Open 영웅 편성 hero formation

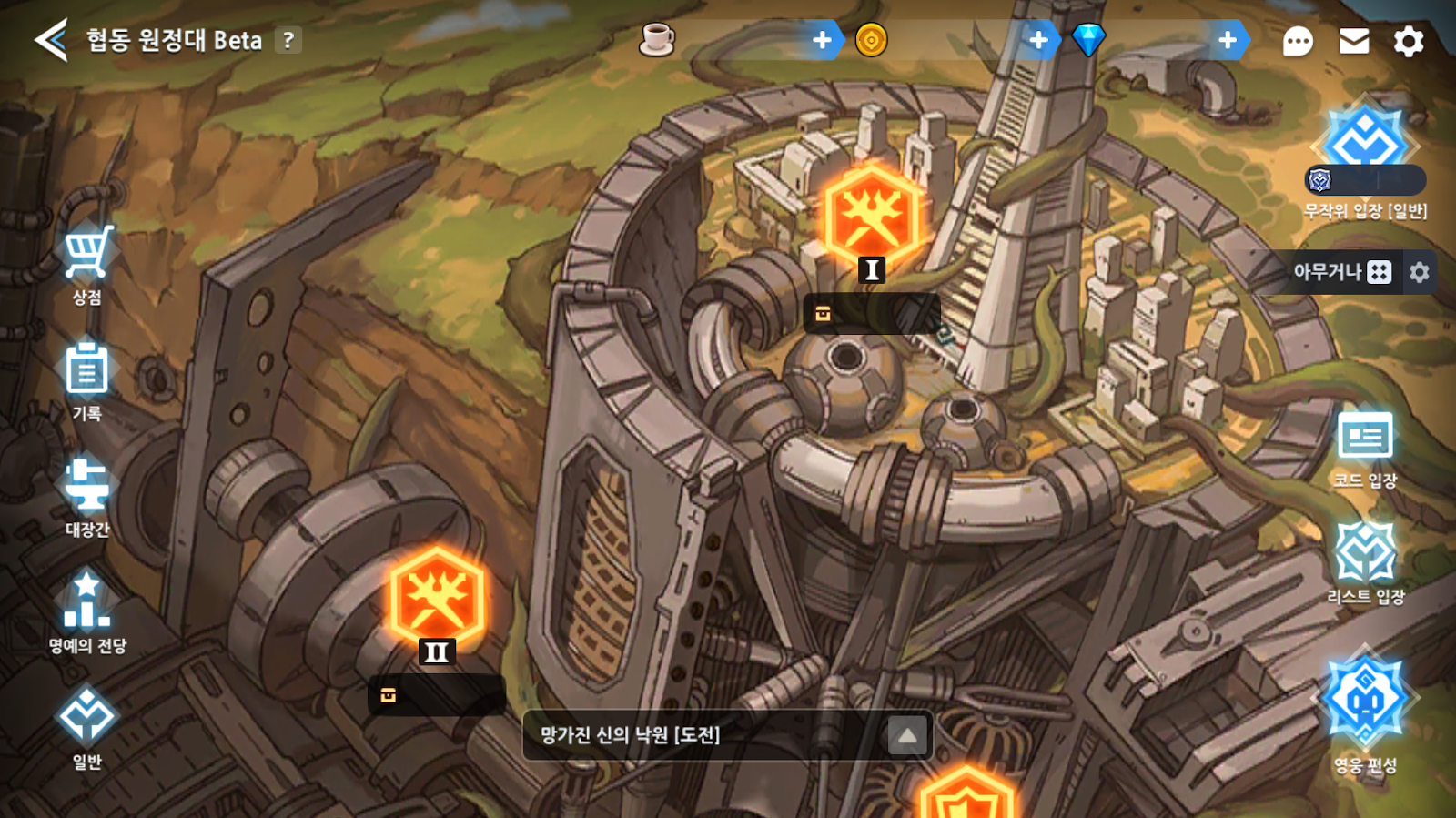(x=1365, y=710)
